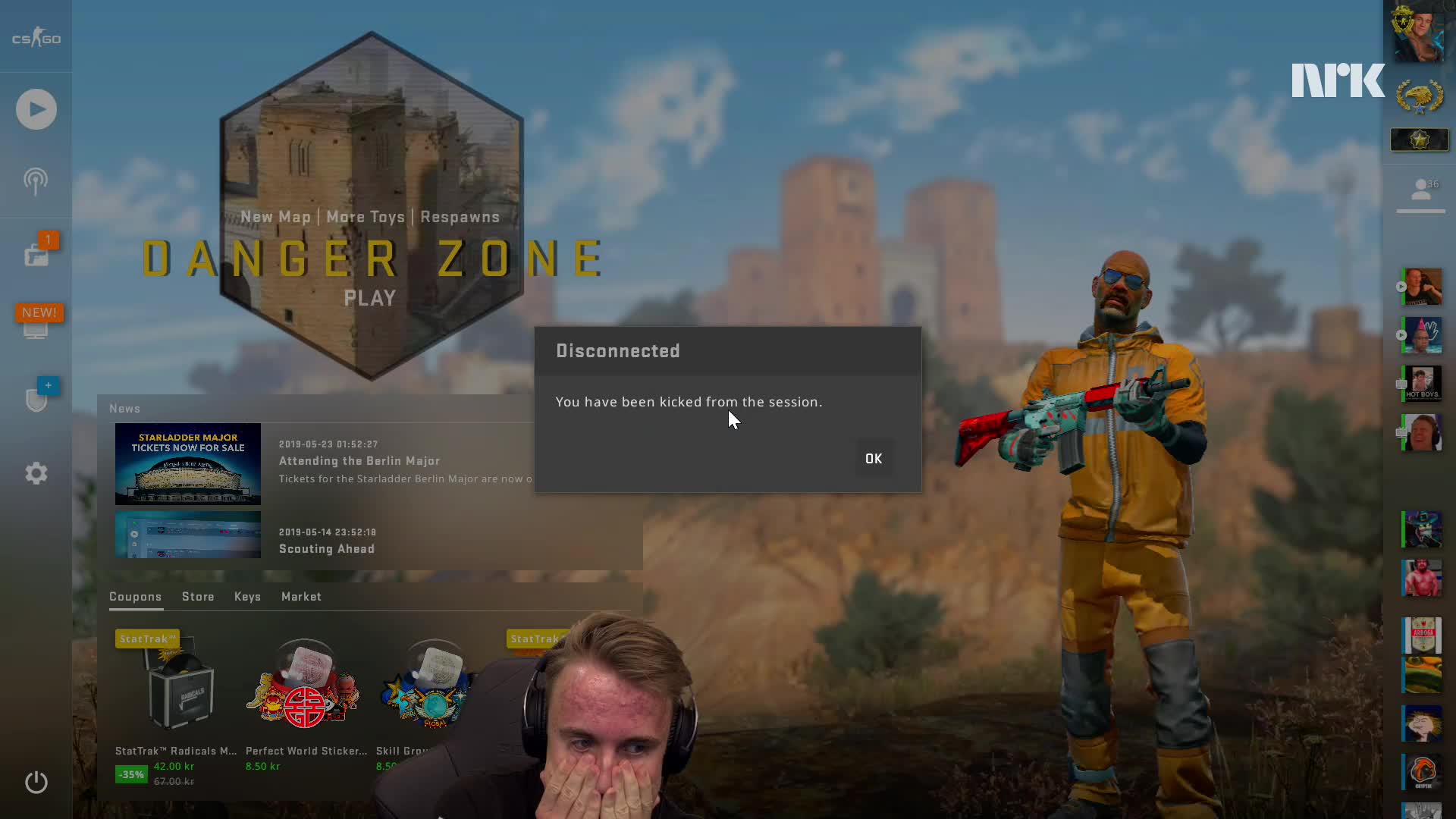Open the inventory with notification badge

[x=36, y=254]
